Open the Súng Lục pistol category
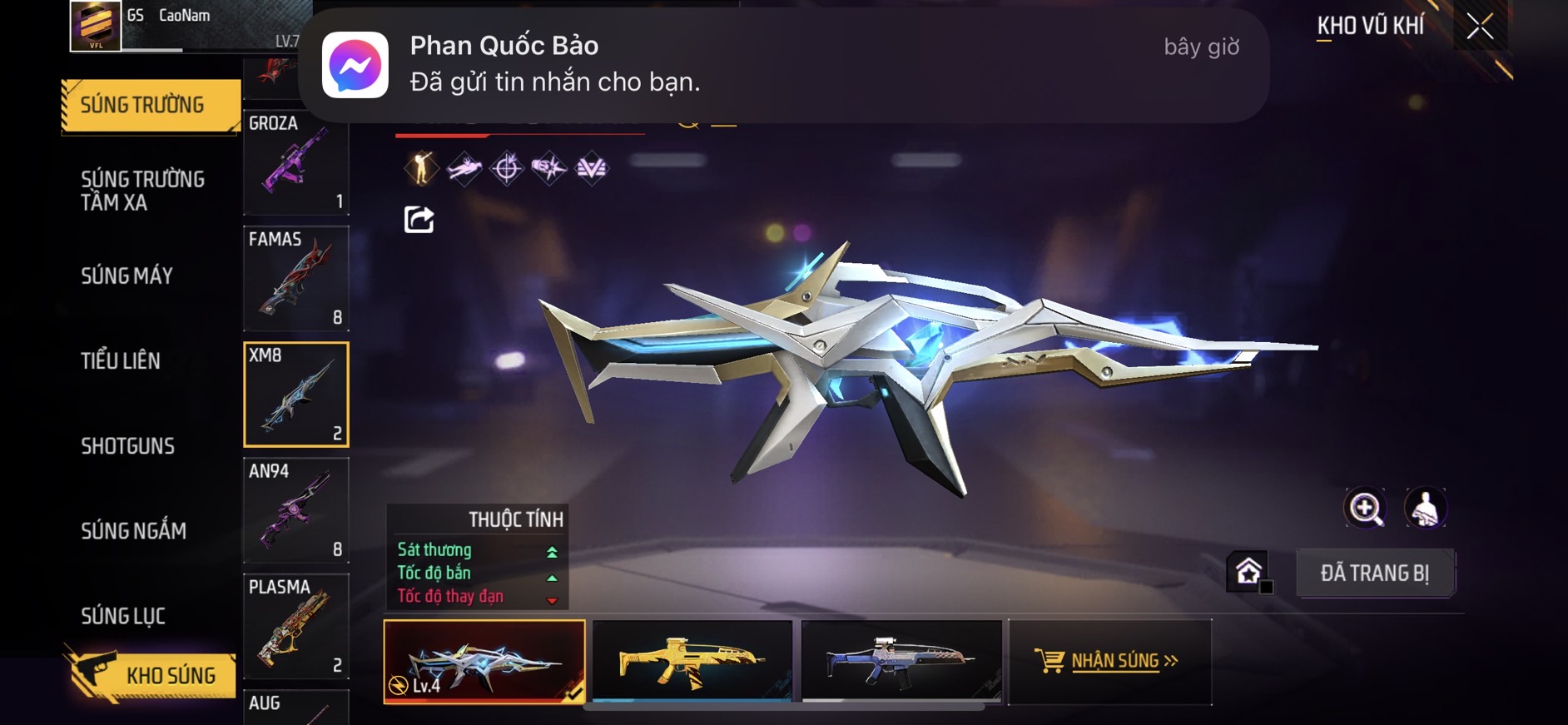The image size is (1568, 725). (123, 616)
